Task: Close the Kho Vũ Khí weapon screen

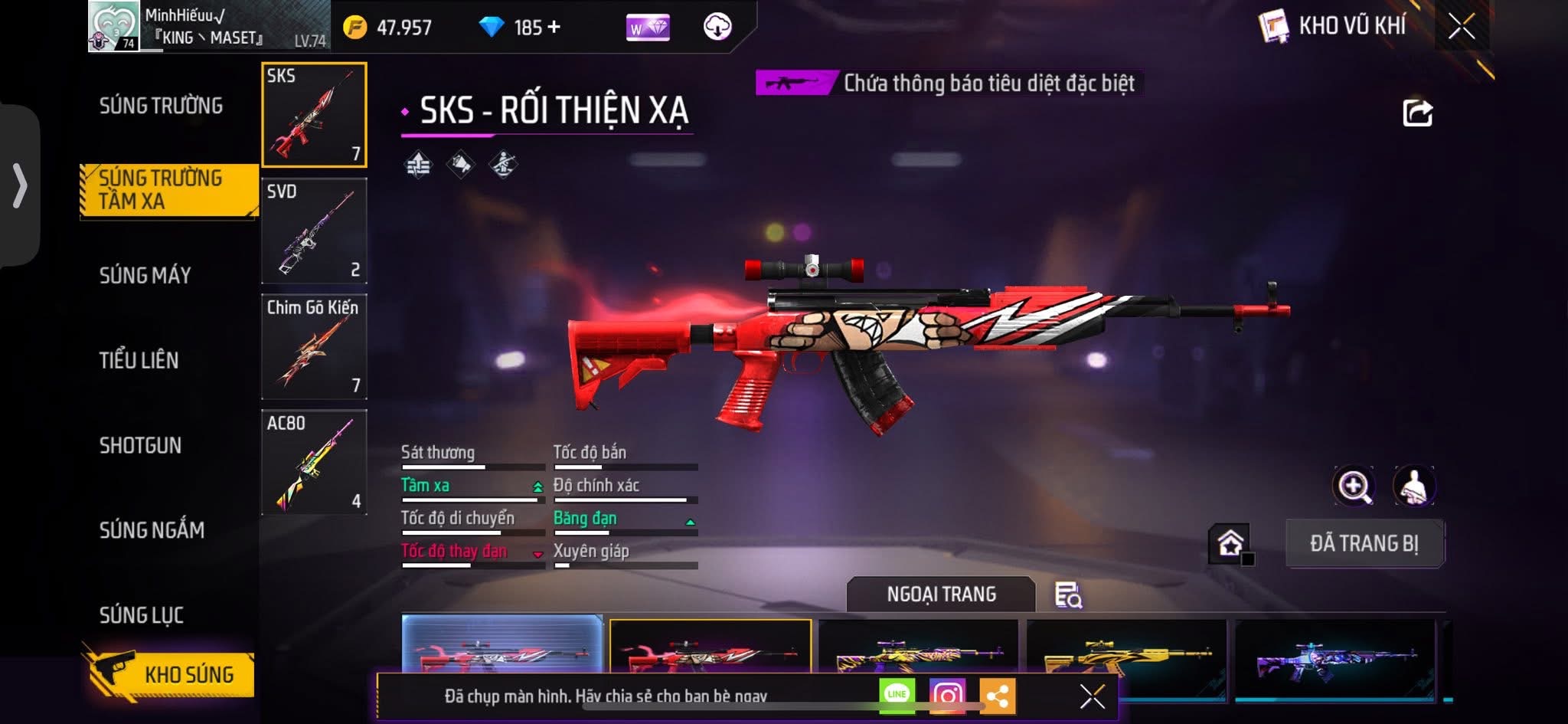Action: pos(1461,27)
